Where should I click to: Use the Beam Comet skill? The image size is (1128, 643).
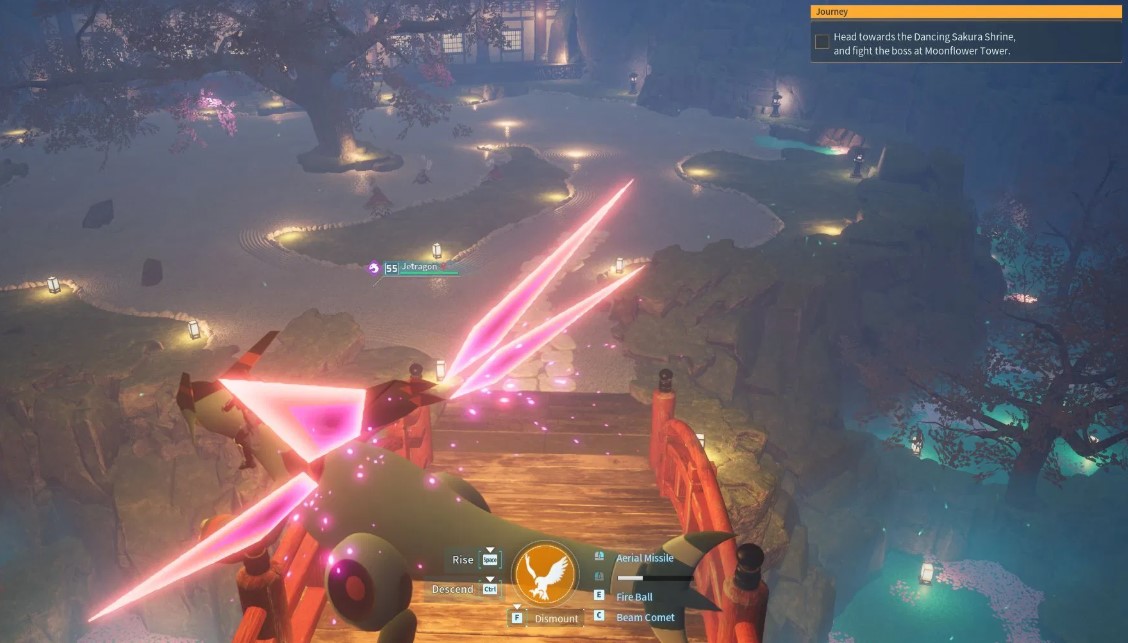(645, 617)
